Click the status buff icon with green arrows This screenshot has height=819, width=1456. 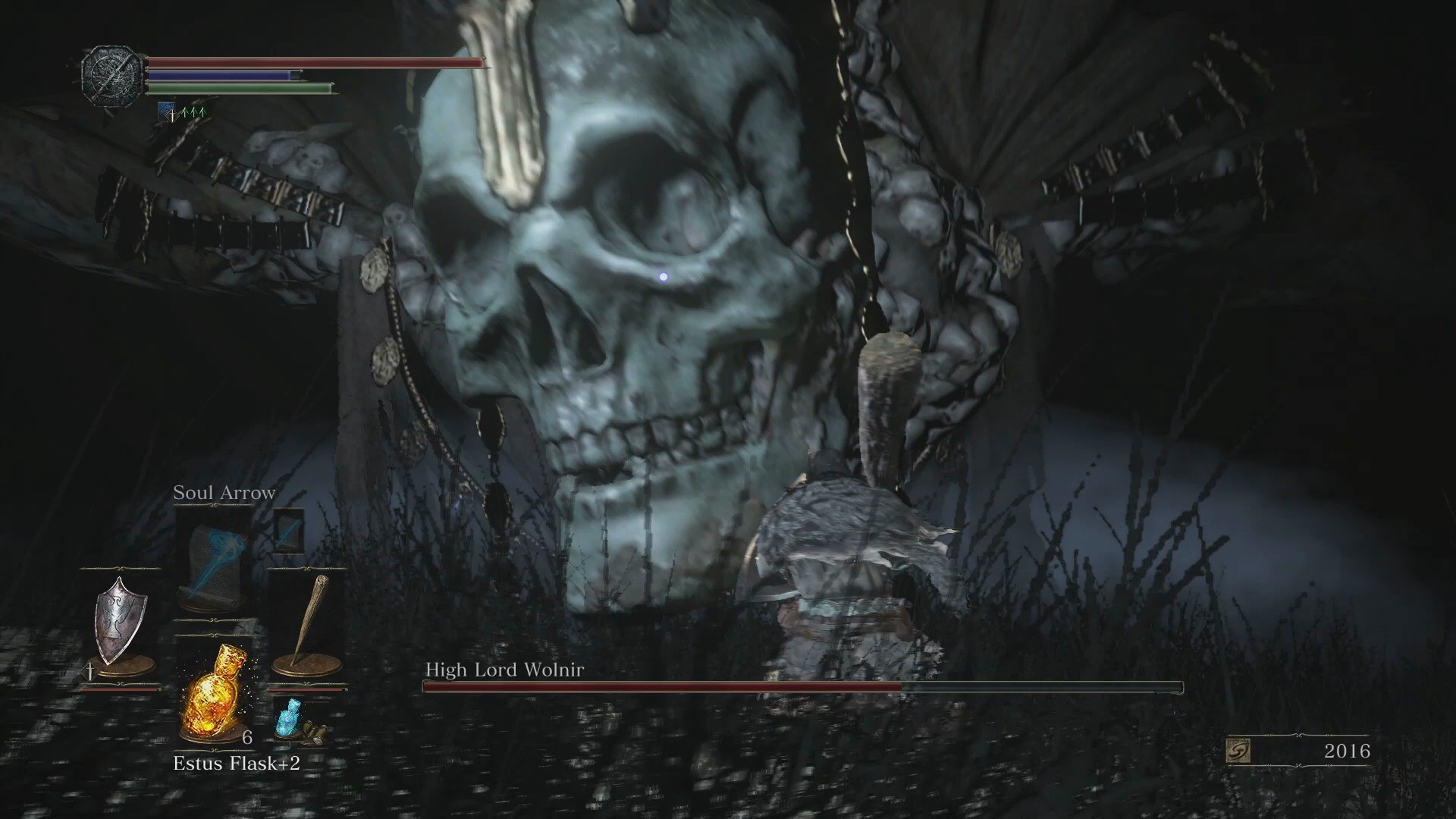tap(182, 112)
